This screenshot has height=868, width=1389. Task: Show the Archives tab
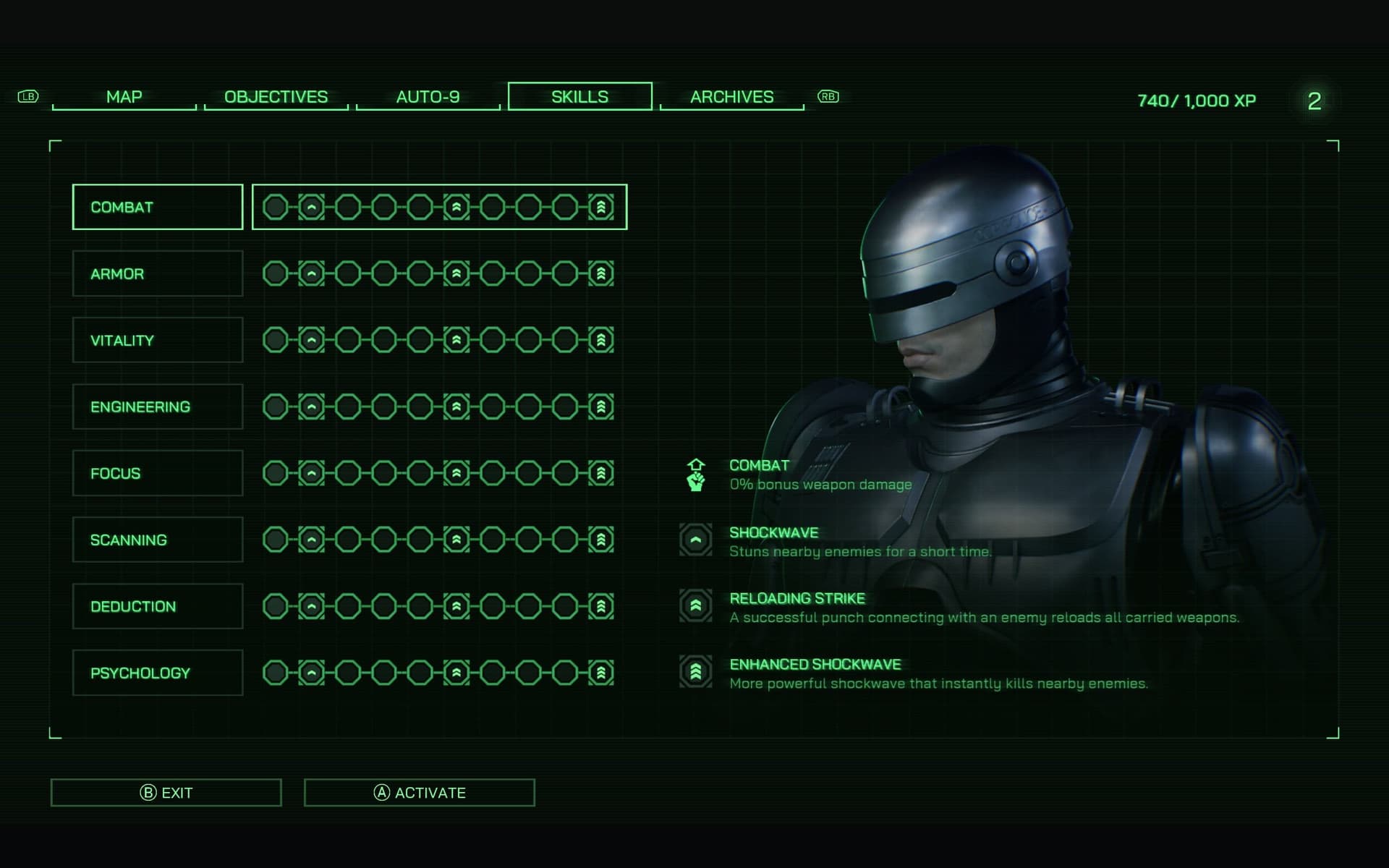coord(731,97)
